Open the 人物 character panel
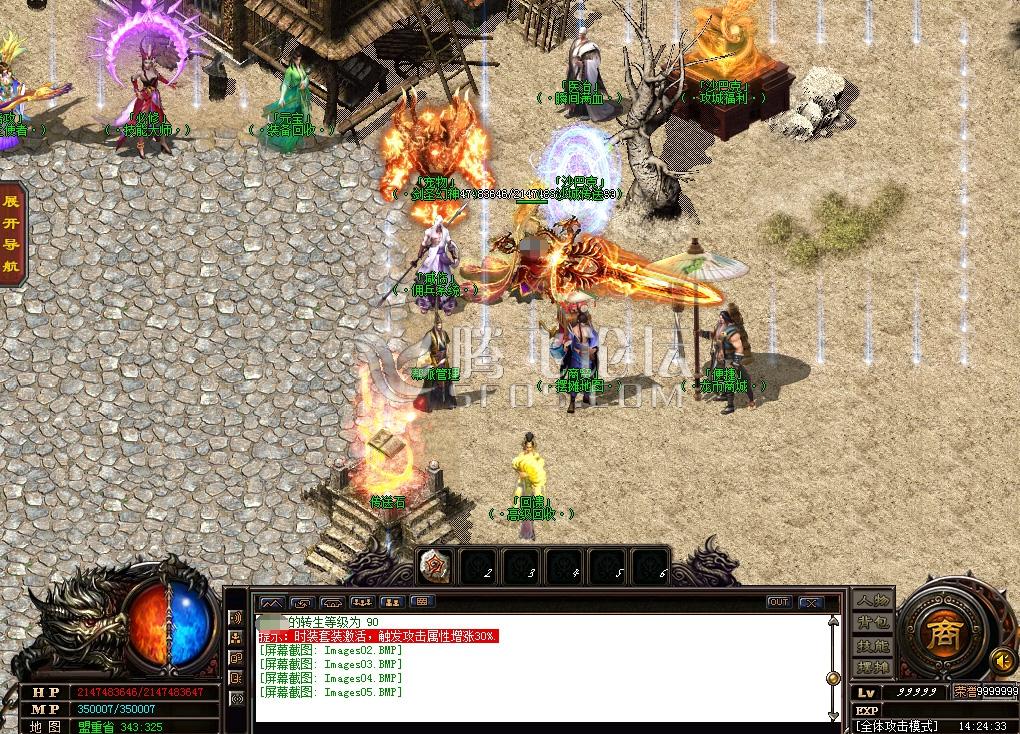The image size is (1020, 734). (x=873, y=601)
